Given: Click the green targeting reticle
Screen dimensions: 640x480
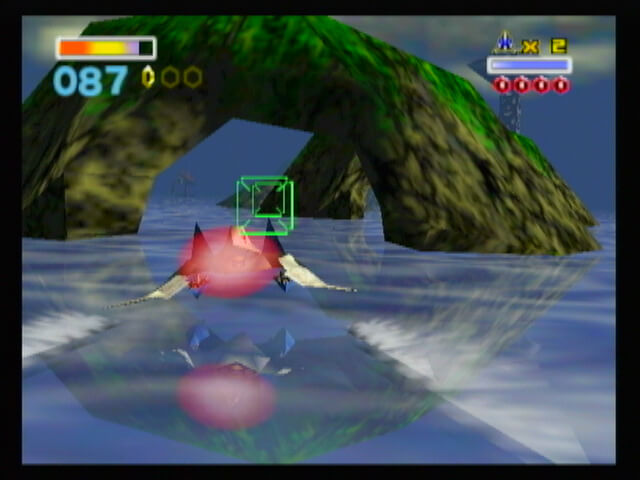Looking at the screenshot, I should click(x=264, y=204).
